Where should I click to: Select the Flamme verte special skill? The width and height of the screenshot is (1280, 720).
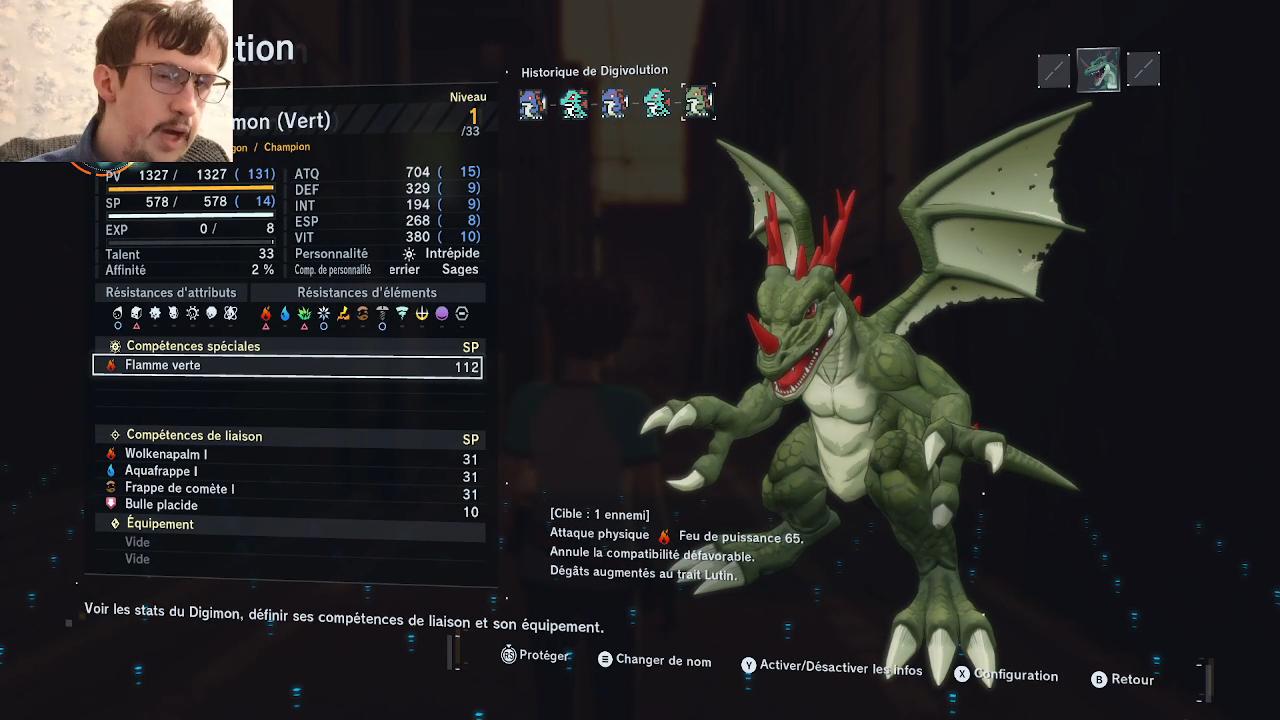pyautogui.click(x=287, y=366)
